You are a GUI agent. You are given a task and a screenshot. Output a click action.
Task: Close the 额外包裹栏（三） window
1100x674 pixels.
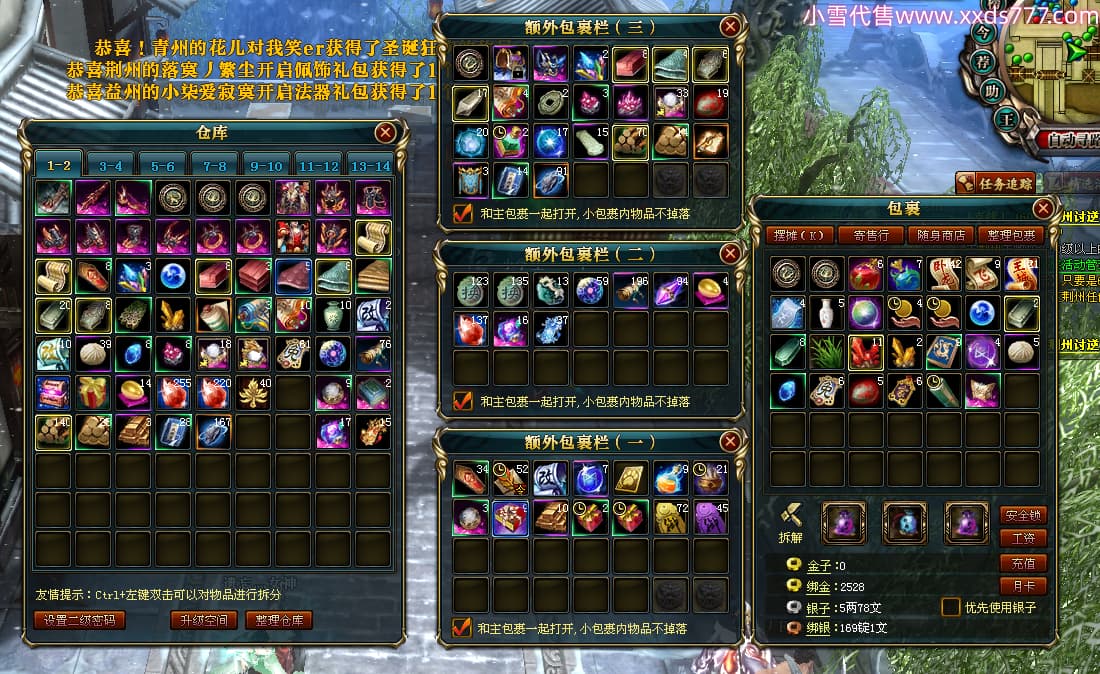click(x=730, y=26)
